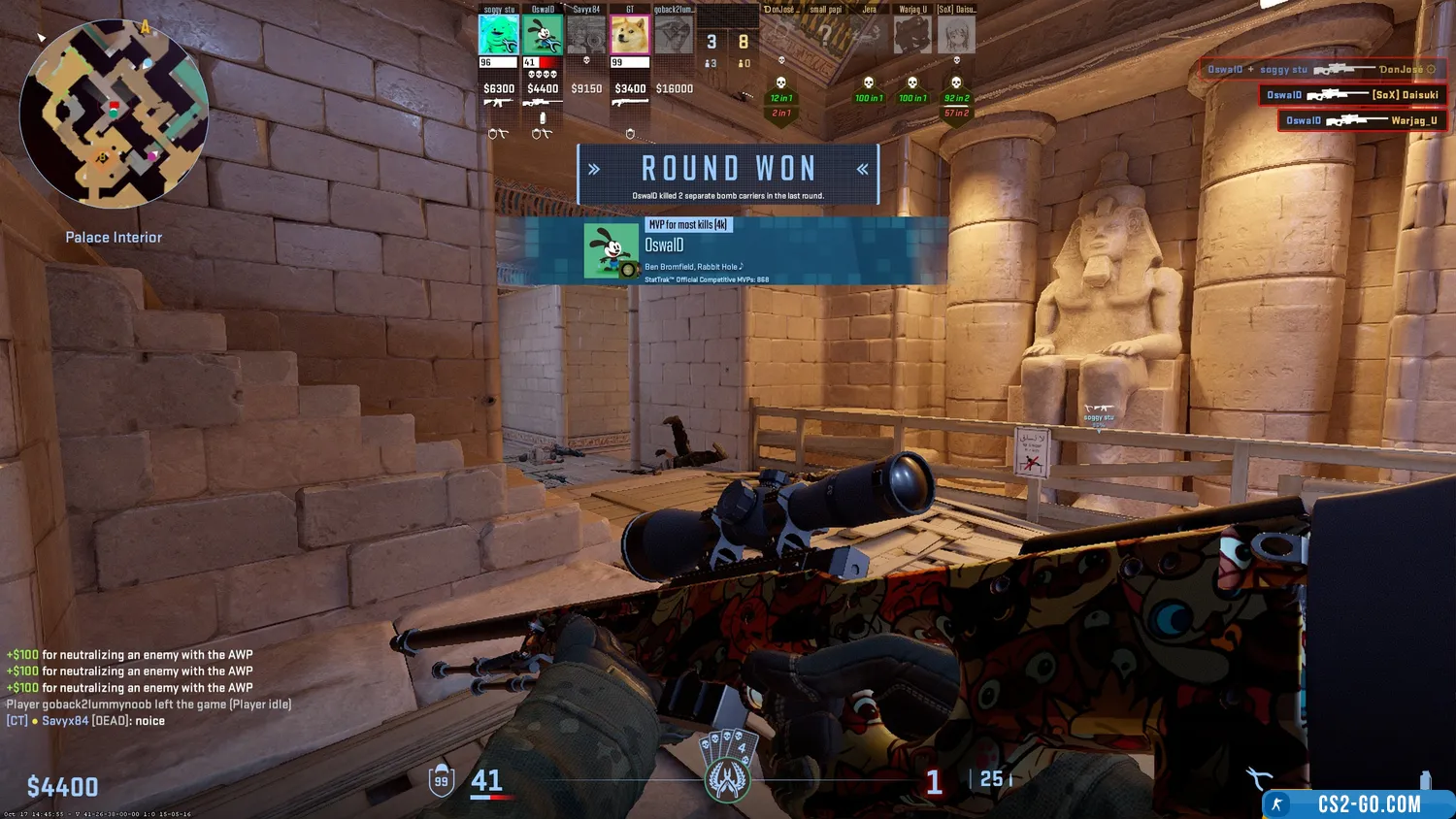The height and width of the screenshot is (819, 1456).
Task: Select [SoX] Daisuki's anime avatar
Action: click(x=956, y=36)
